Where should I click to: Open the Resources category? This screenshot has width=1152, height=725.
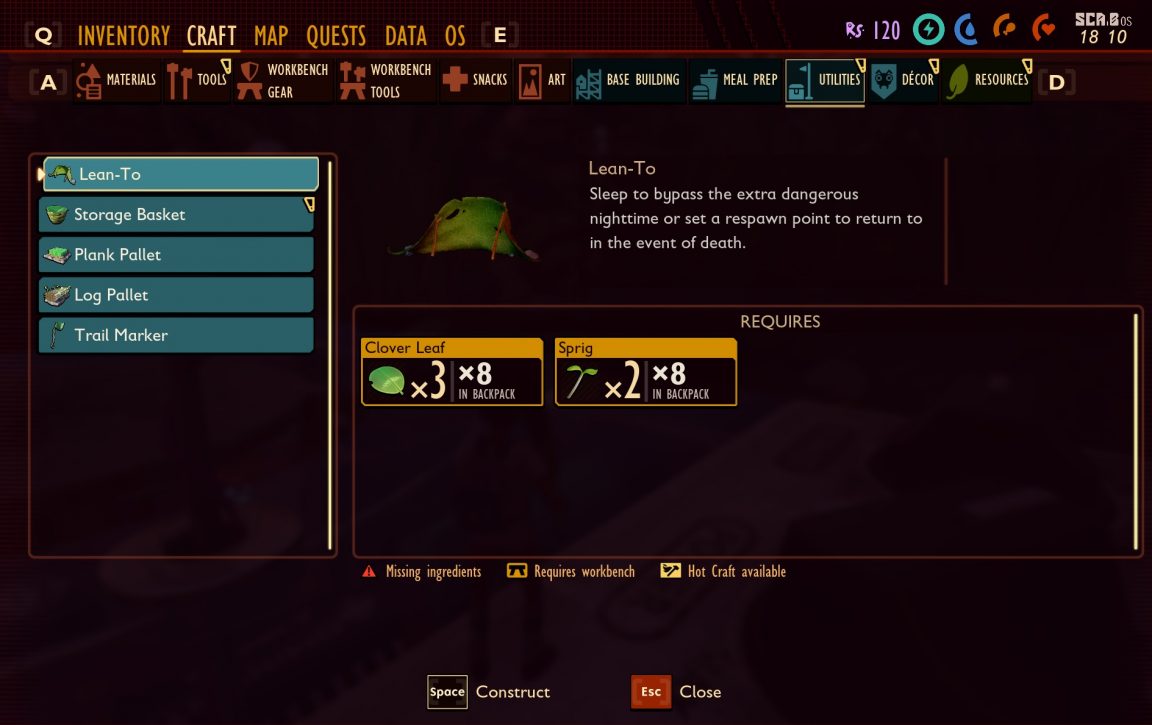989,80
